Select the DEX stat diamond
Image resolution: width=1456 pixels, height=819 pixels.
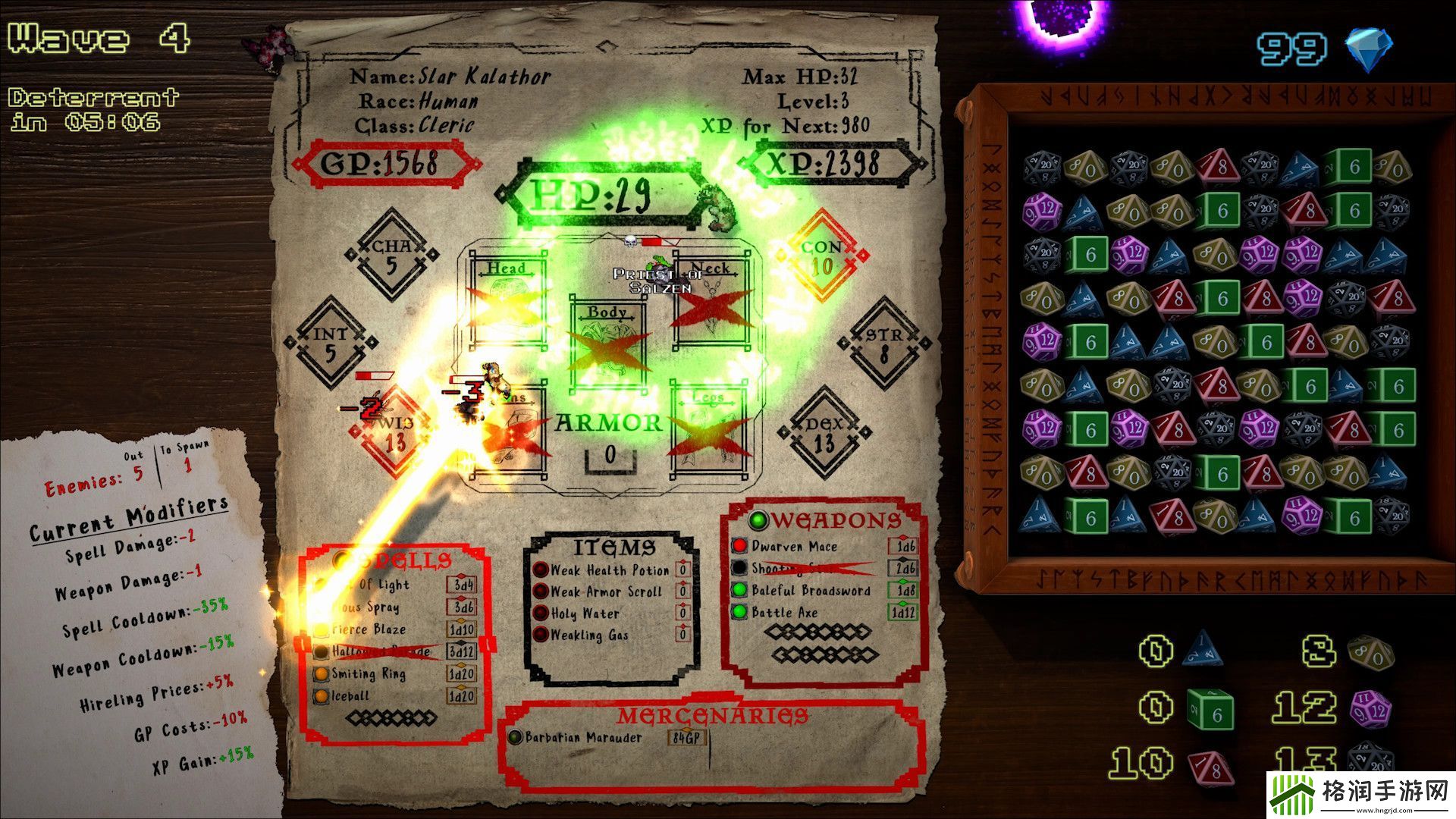(824, 432)
